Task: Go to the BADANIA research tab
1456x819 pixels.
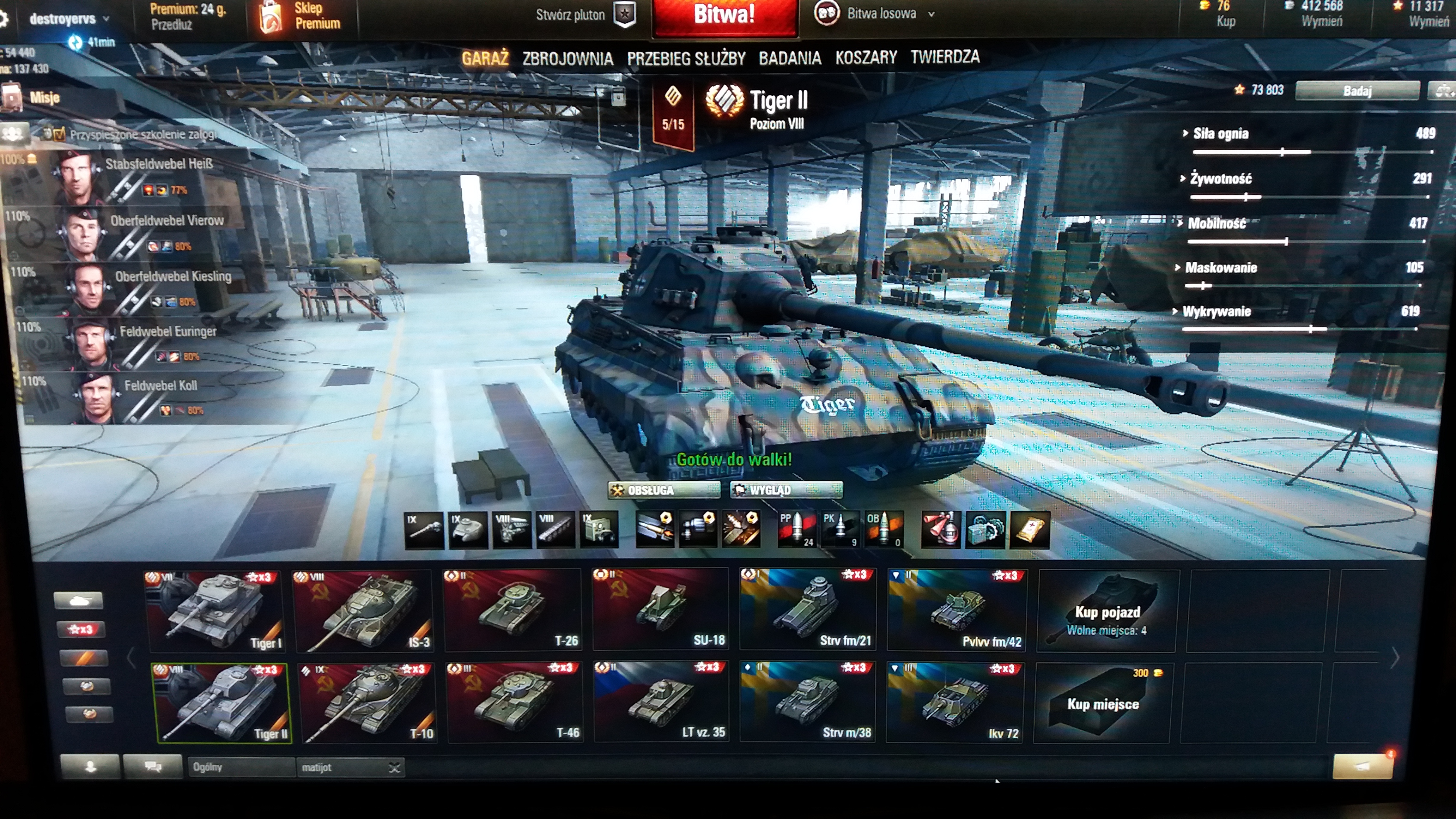Action: coord(790,57)
